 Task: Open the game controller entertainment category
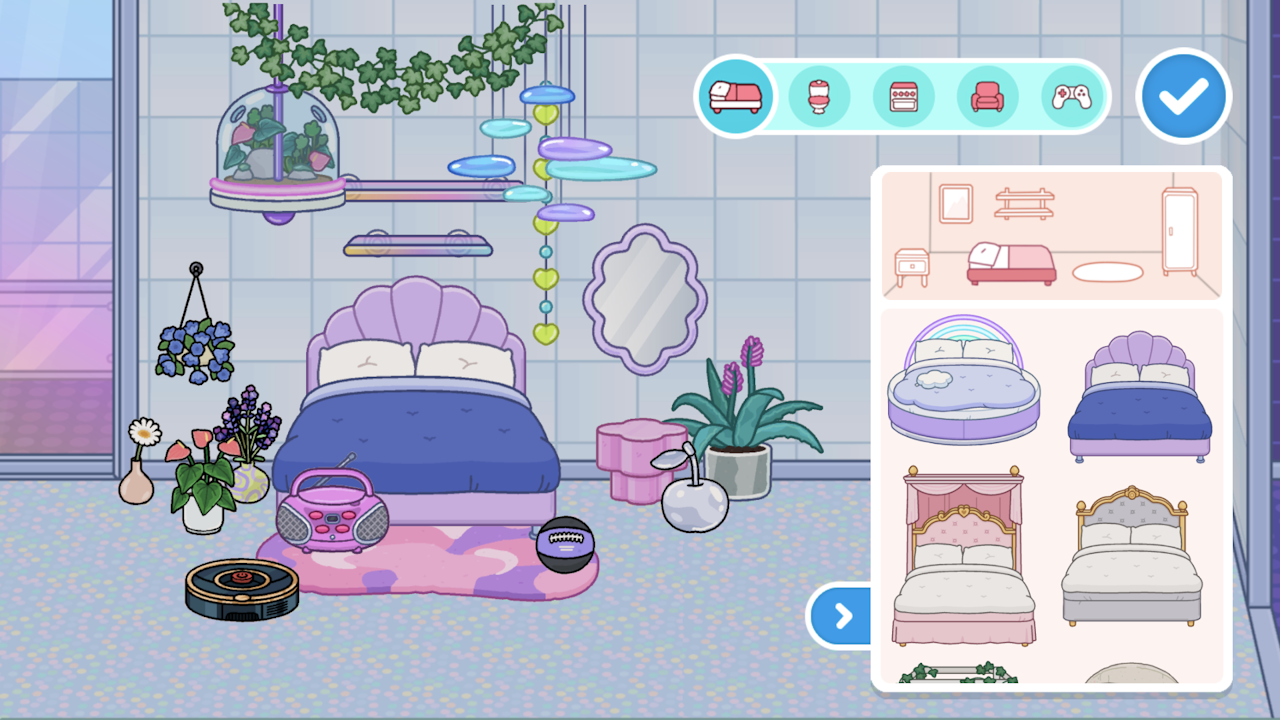tap(1071, 95)
